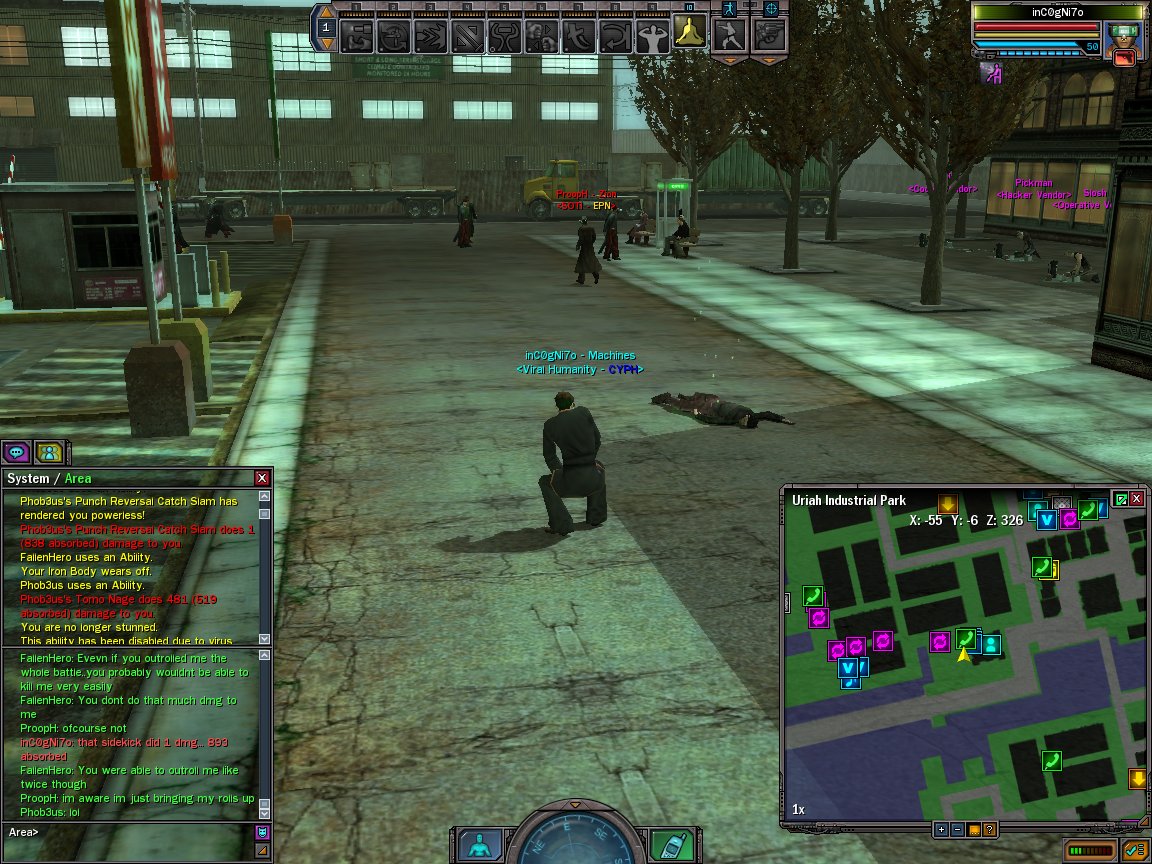Close the System / Area chat window
This screenshot has height=864, width=1152.
click(262, 478)
